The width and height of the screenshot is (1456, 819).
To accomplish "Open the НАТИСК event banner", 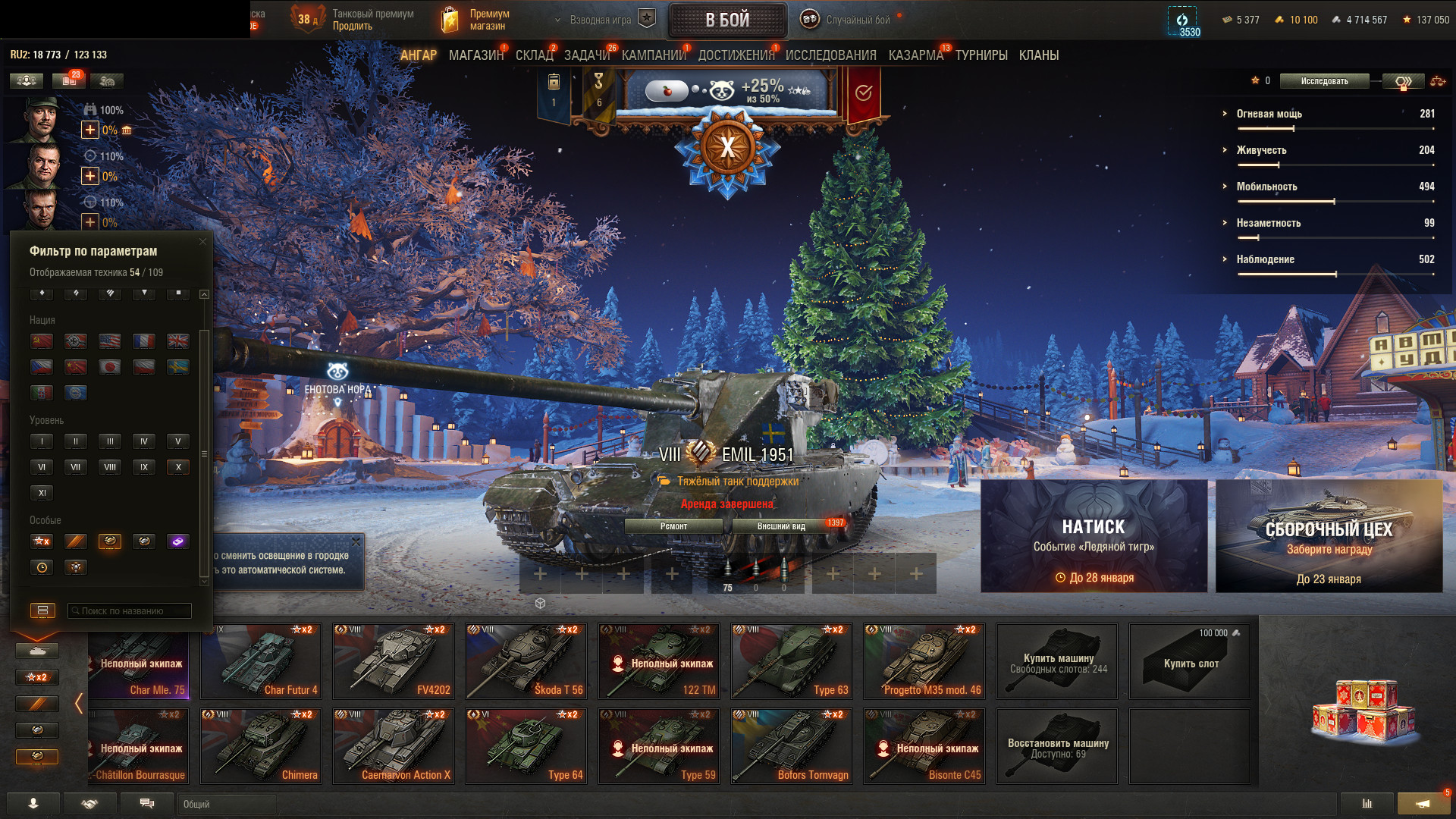I will pyautogui.click(x=1094, y=535).
